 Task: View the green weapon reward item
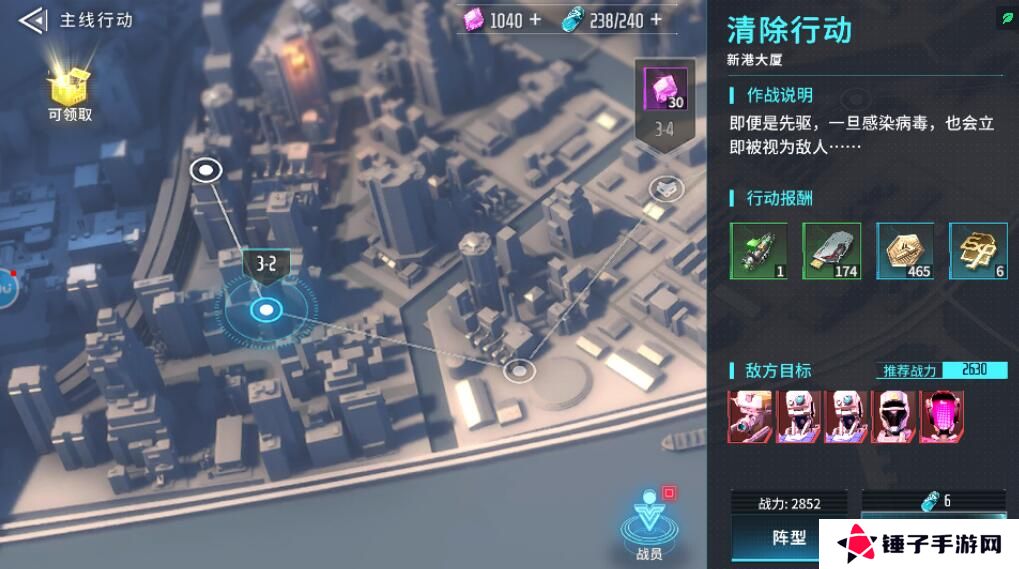pos(759,251)
